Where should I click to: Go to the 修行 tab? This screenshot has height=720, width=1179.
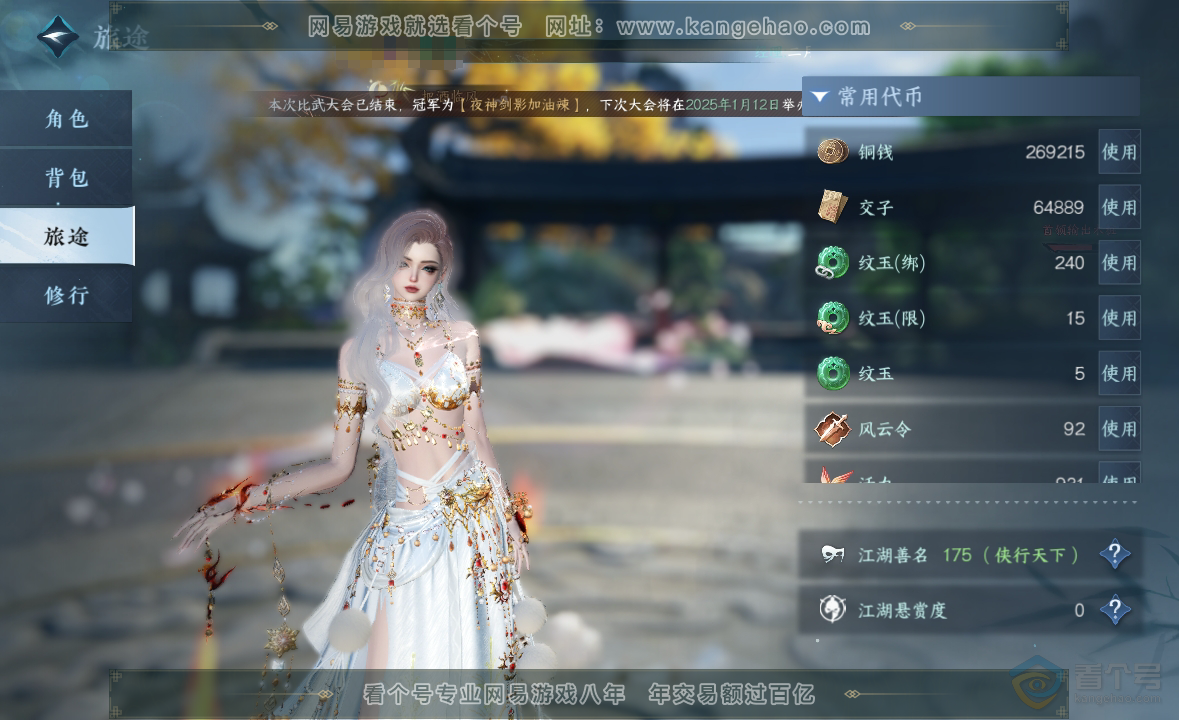tap(66, 295)
